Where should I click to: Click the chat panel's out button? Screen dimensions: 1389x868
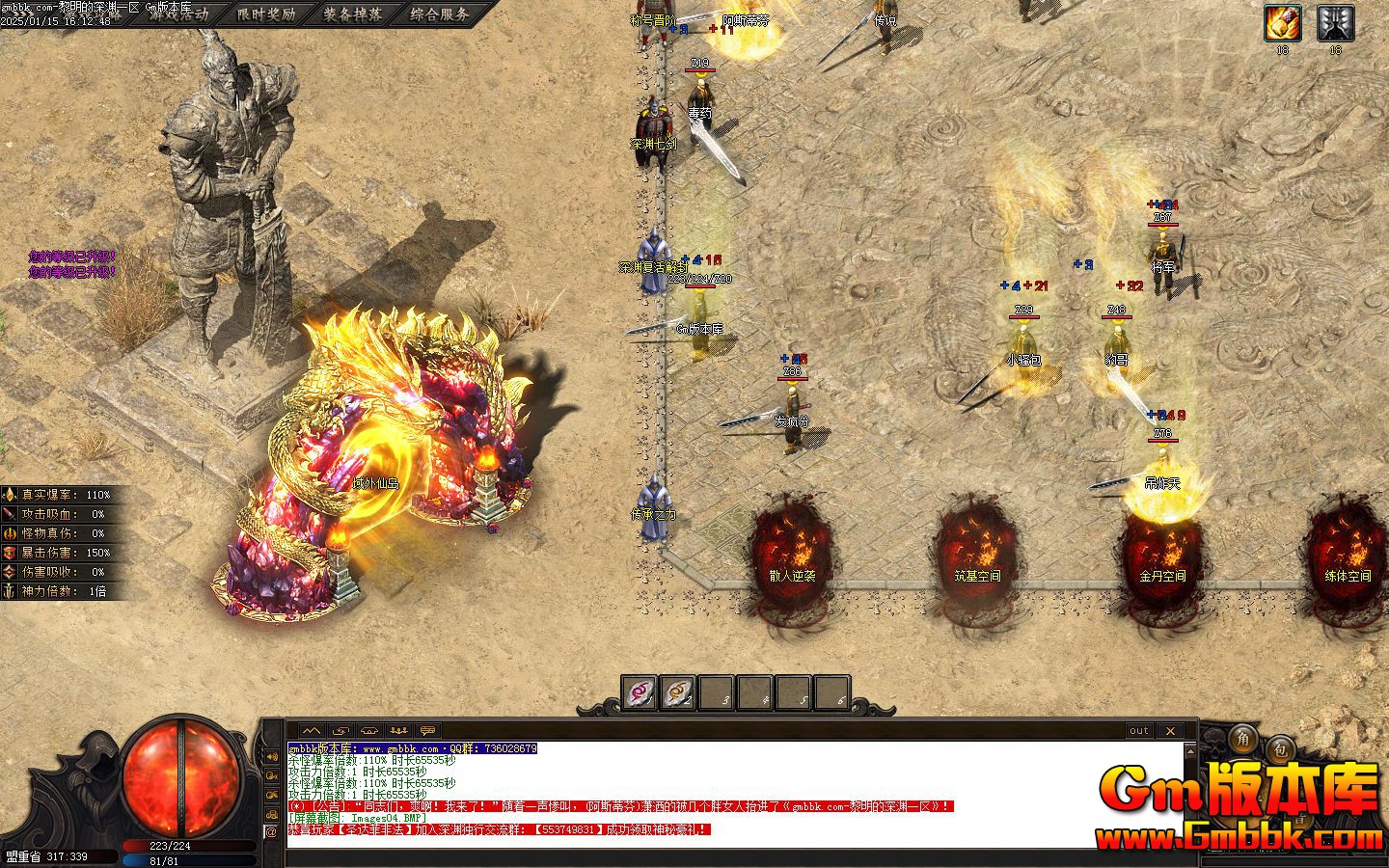(x=1139, y=731)
